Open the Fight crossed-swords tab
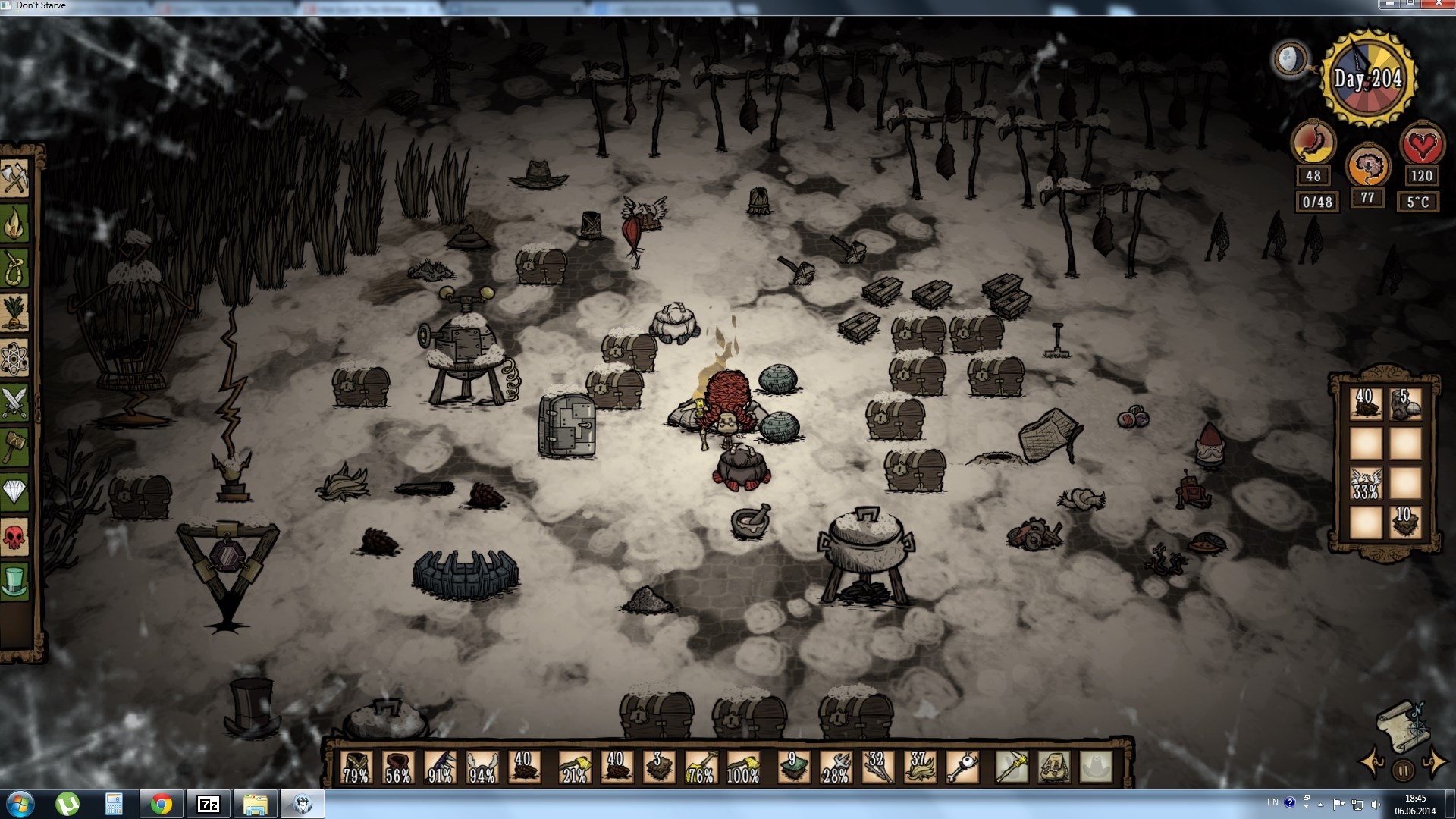 (15, 403)
